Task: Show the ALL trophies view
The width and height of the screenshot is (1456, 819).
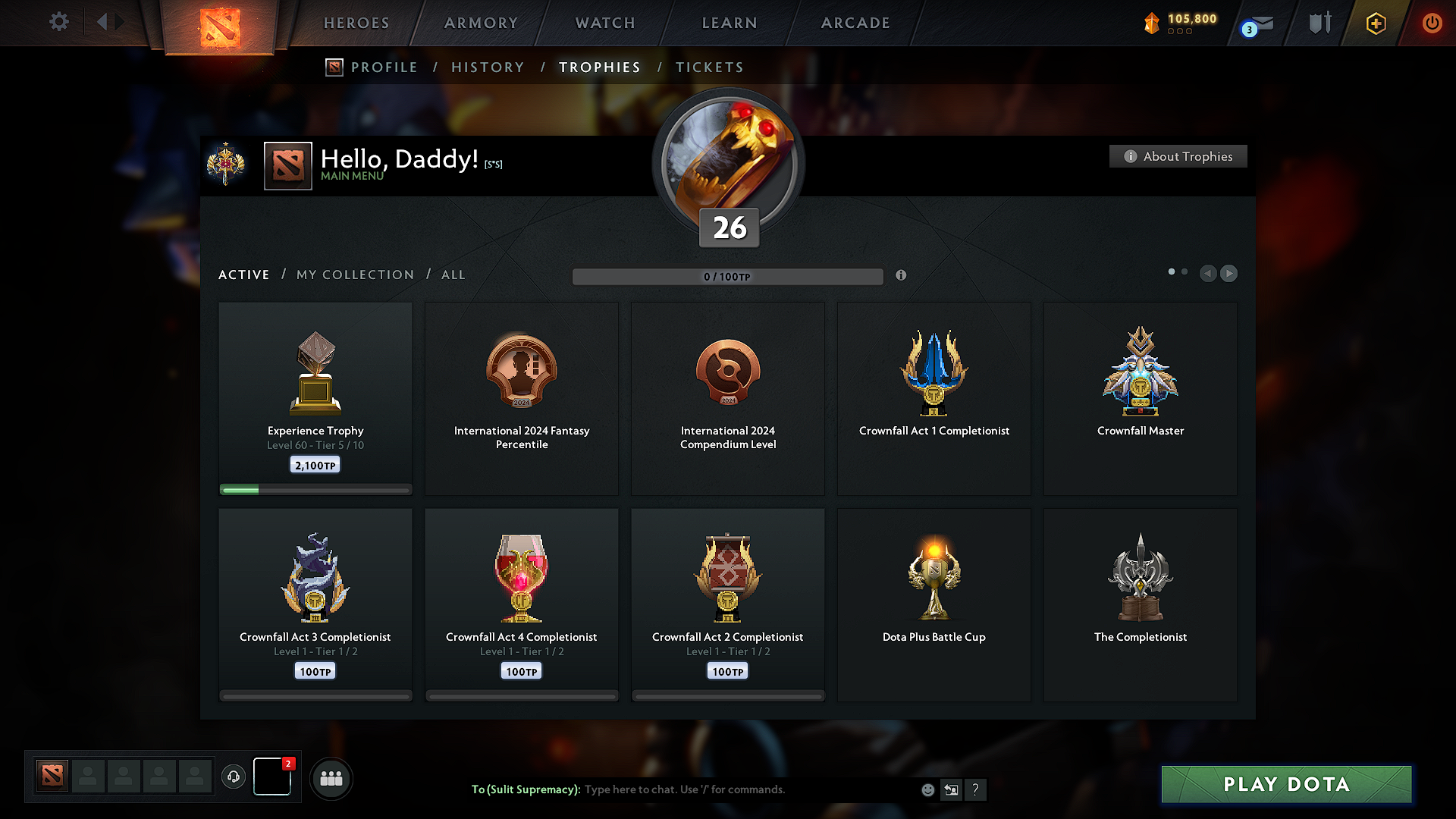Action: click(x=453, y=275)
